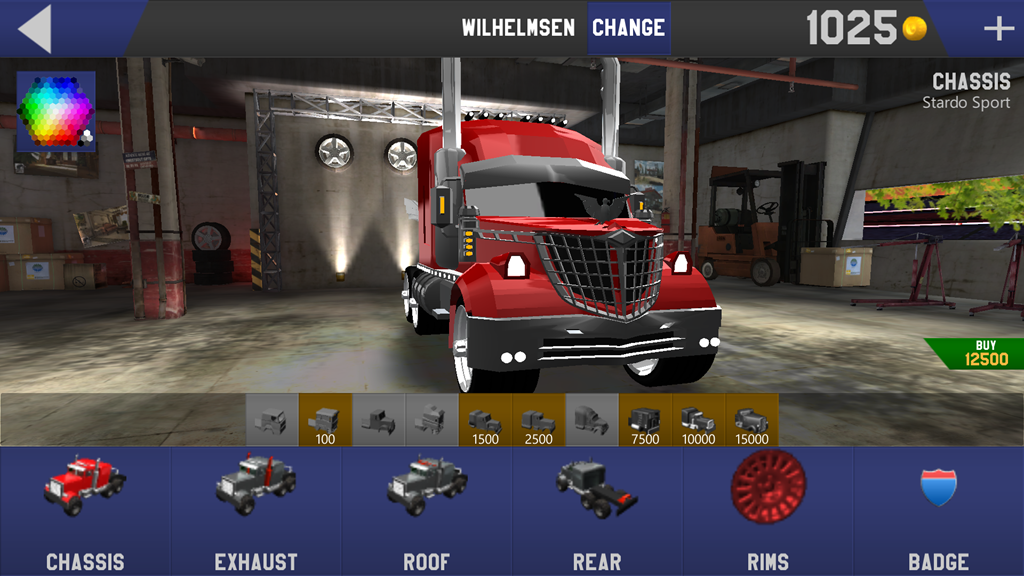Show the Rims category
This screenshot has height=576, width=1024.
pyautogui.click(x=768, y=512)
